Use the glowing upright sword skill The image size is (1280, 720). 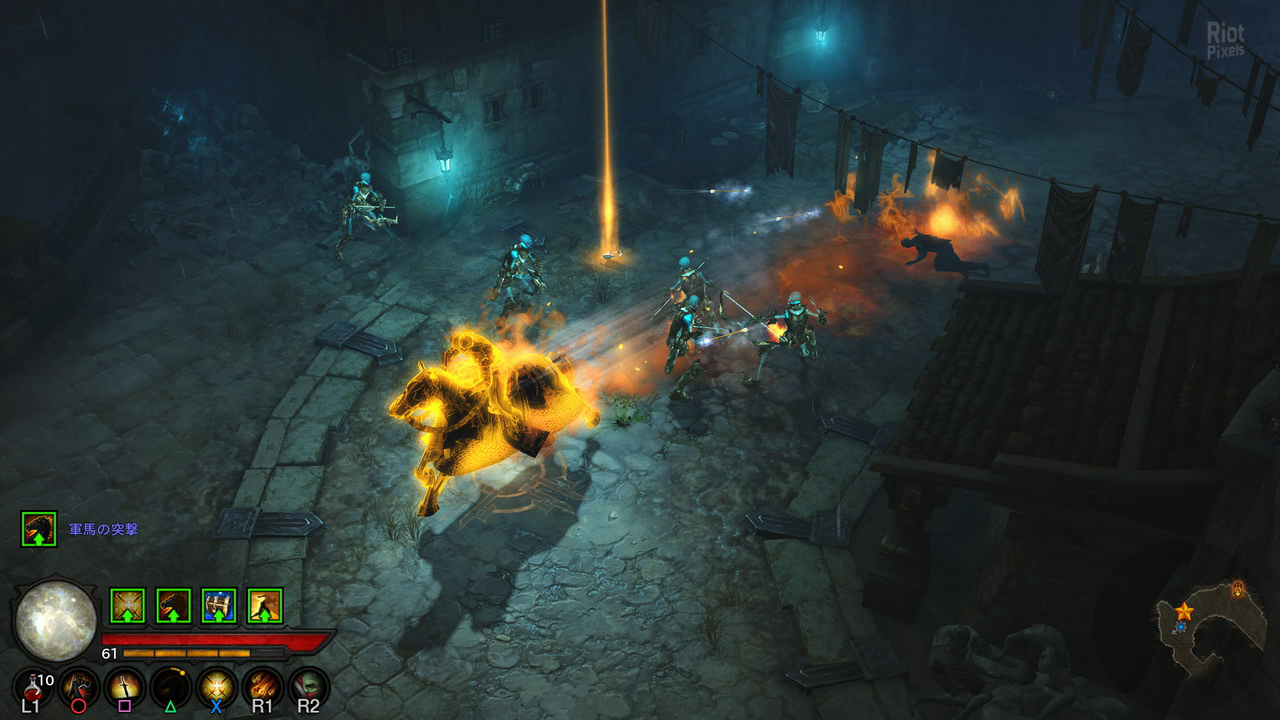[x=125, y=686]
